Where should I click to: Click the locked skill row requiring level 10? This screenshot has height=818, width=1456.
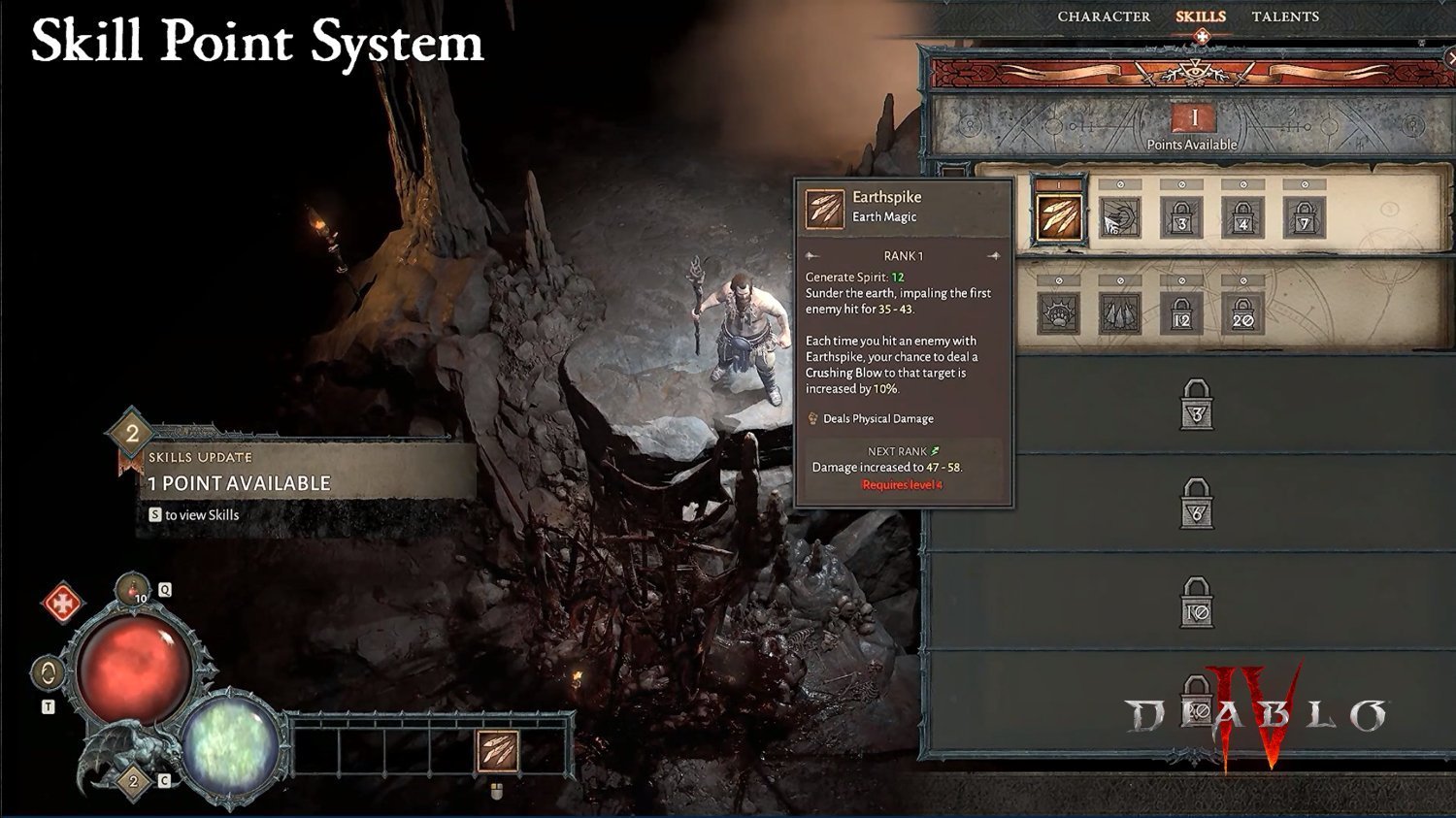point(1197,603)
